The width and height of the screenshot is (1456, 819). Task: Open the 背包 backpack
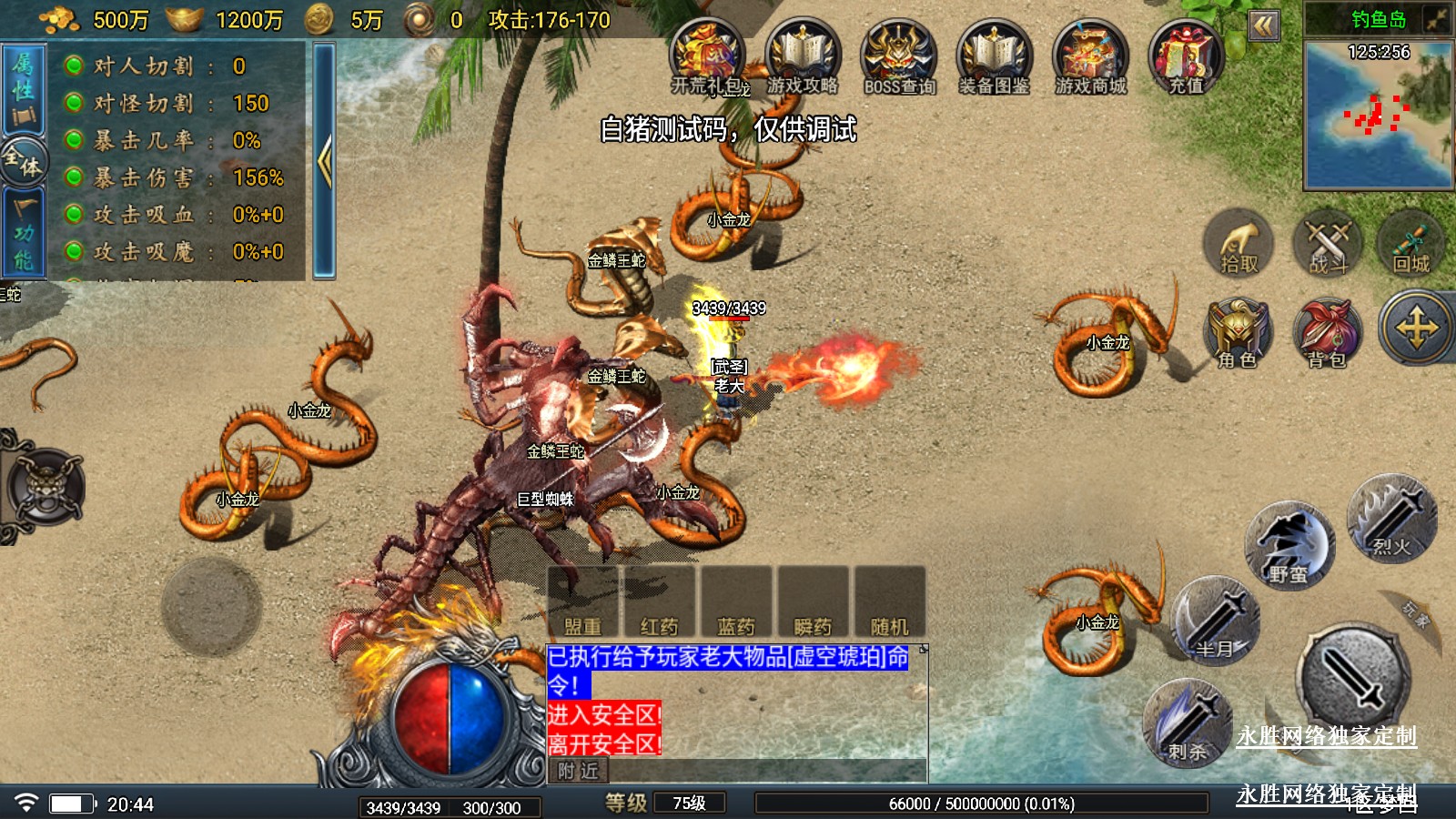(x=1327, y=332)
